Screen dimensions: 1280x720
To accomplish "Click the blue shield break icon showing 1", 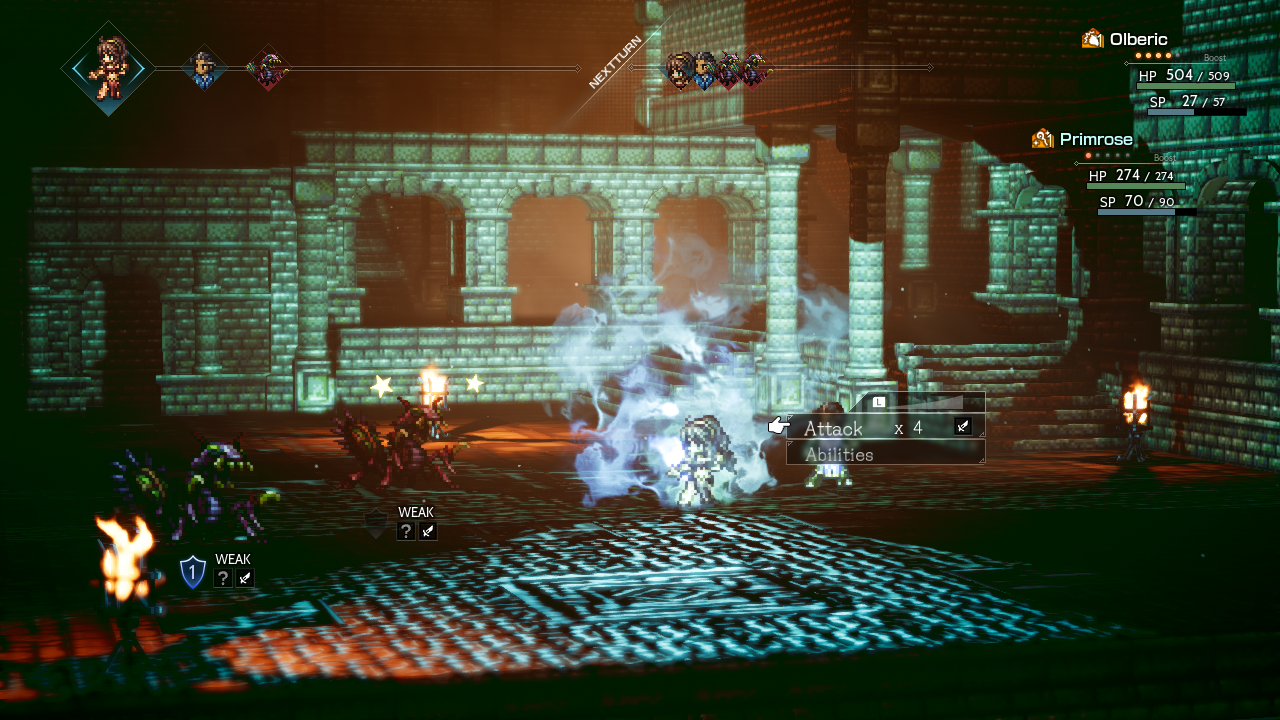I will point(192,574).
